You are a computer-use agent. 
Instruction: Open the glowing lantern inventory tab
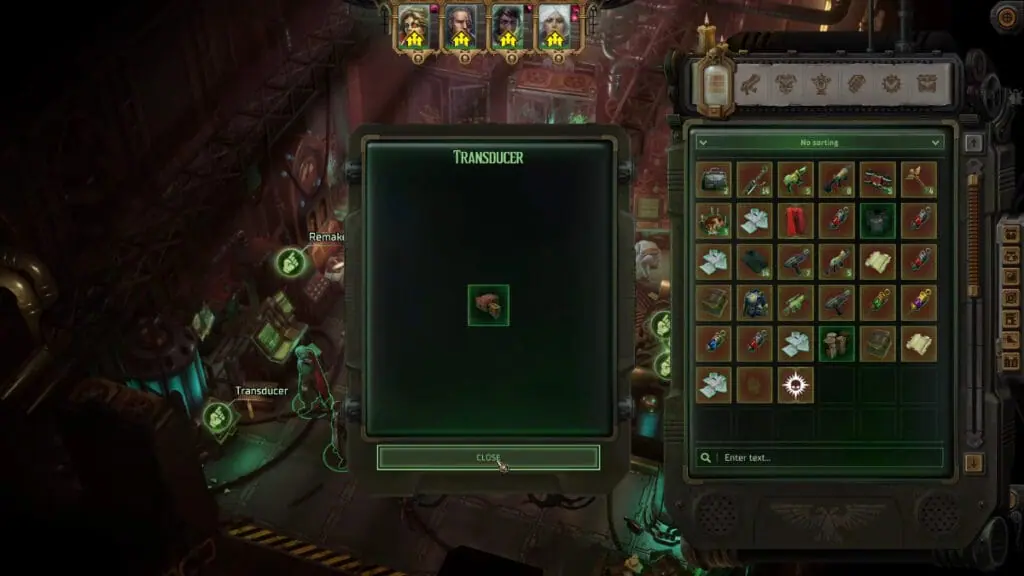click(x=715, y=82)
